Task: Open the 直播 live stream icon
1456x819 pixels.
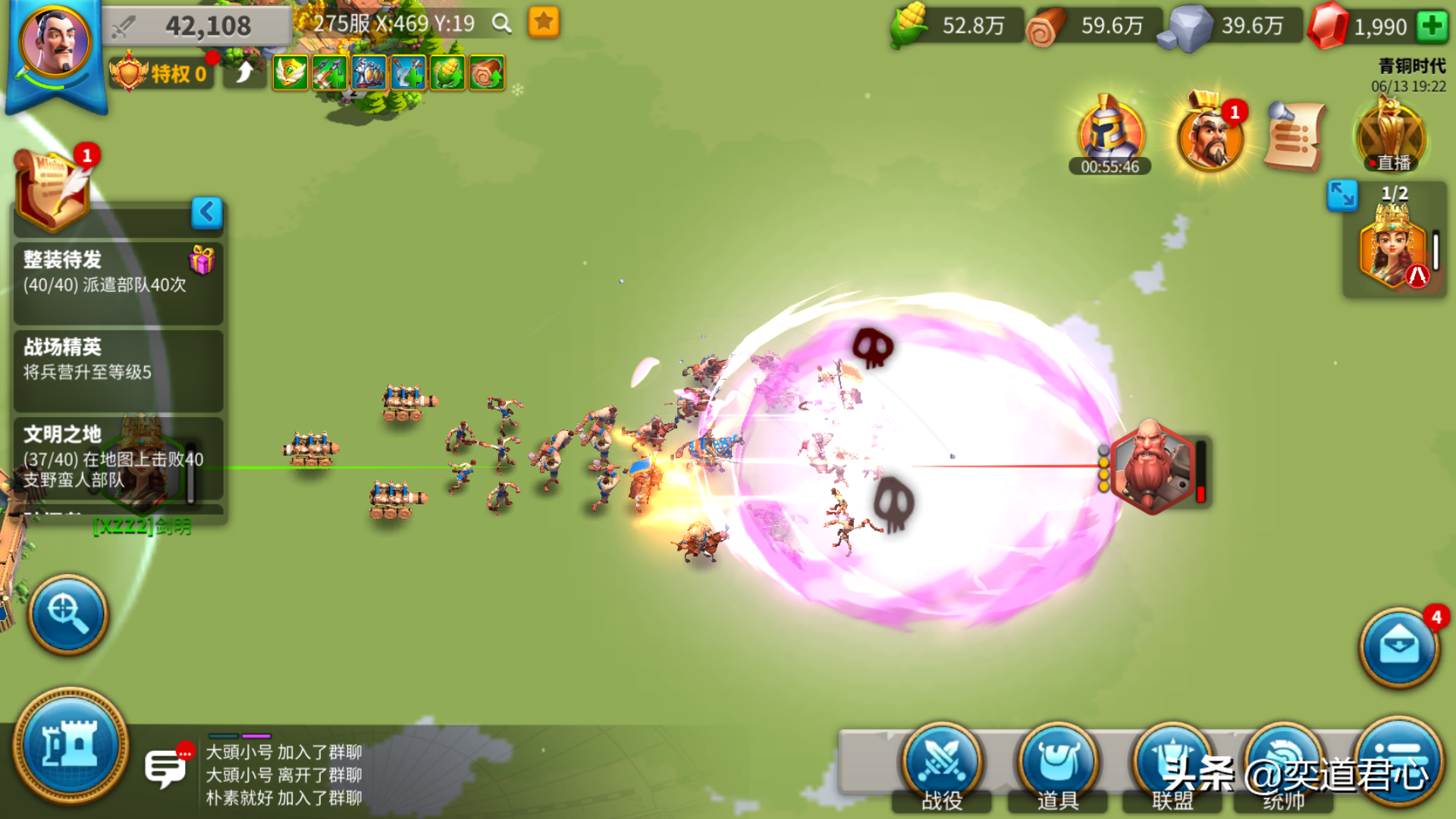Action: 1392,136
